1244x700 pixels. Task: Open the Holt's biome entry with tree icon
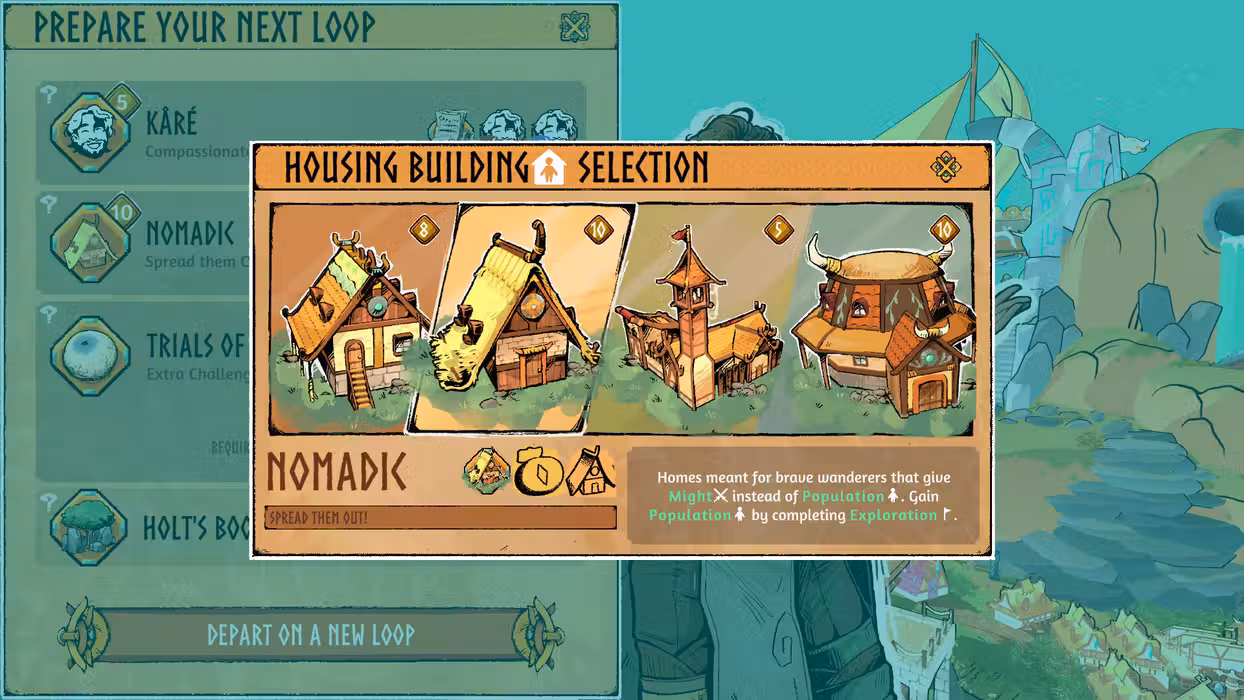click(x=89, y=527)
